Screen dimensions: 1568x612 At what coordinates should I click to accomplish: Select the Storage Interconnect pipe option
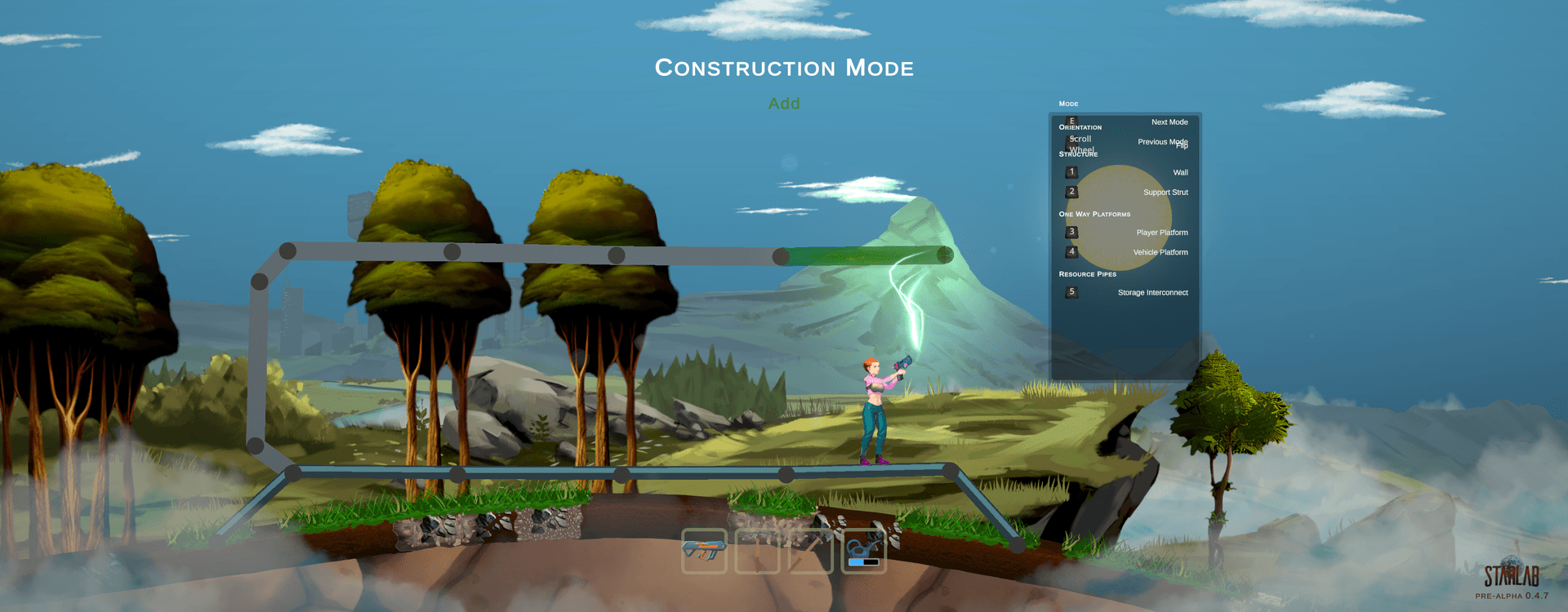1152,293
